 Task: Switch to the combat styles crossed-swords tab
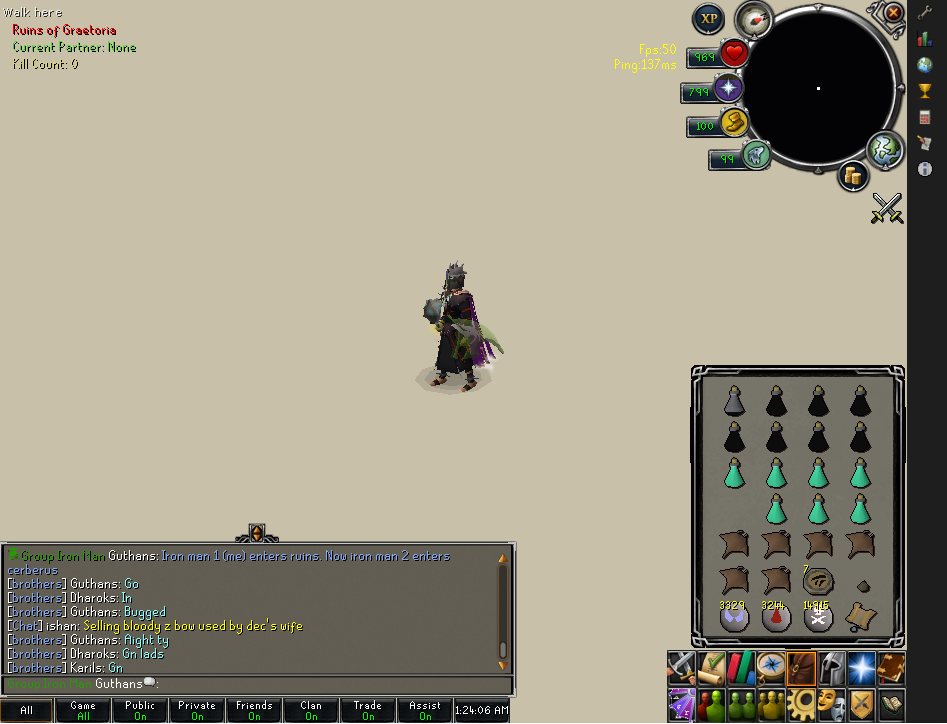point(683,666)
